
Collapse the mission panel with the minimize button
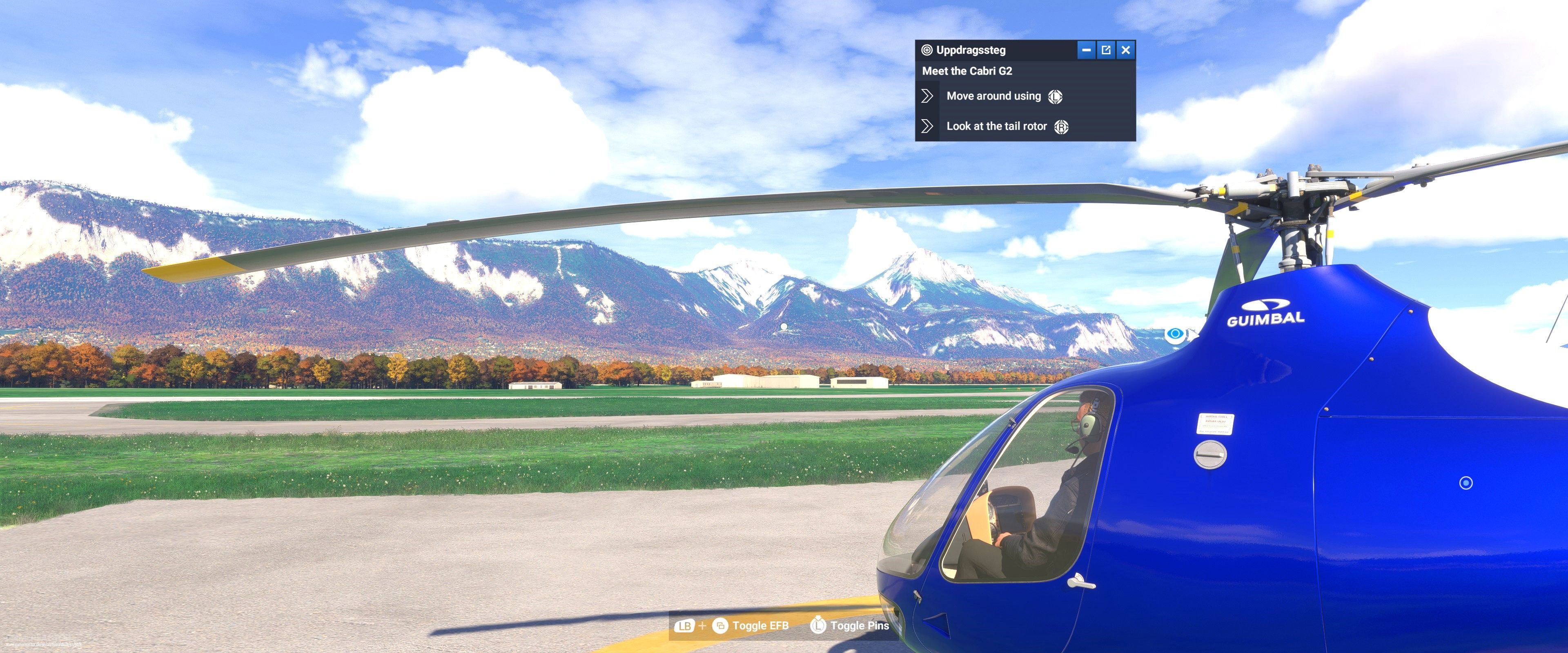coord(1087,50)
